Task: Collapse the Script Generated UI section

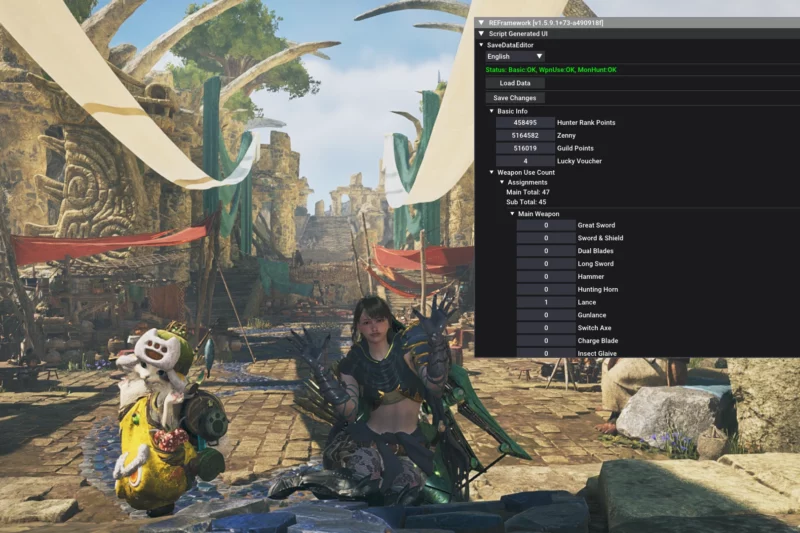Action: coord(481,33)
